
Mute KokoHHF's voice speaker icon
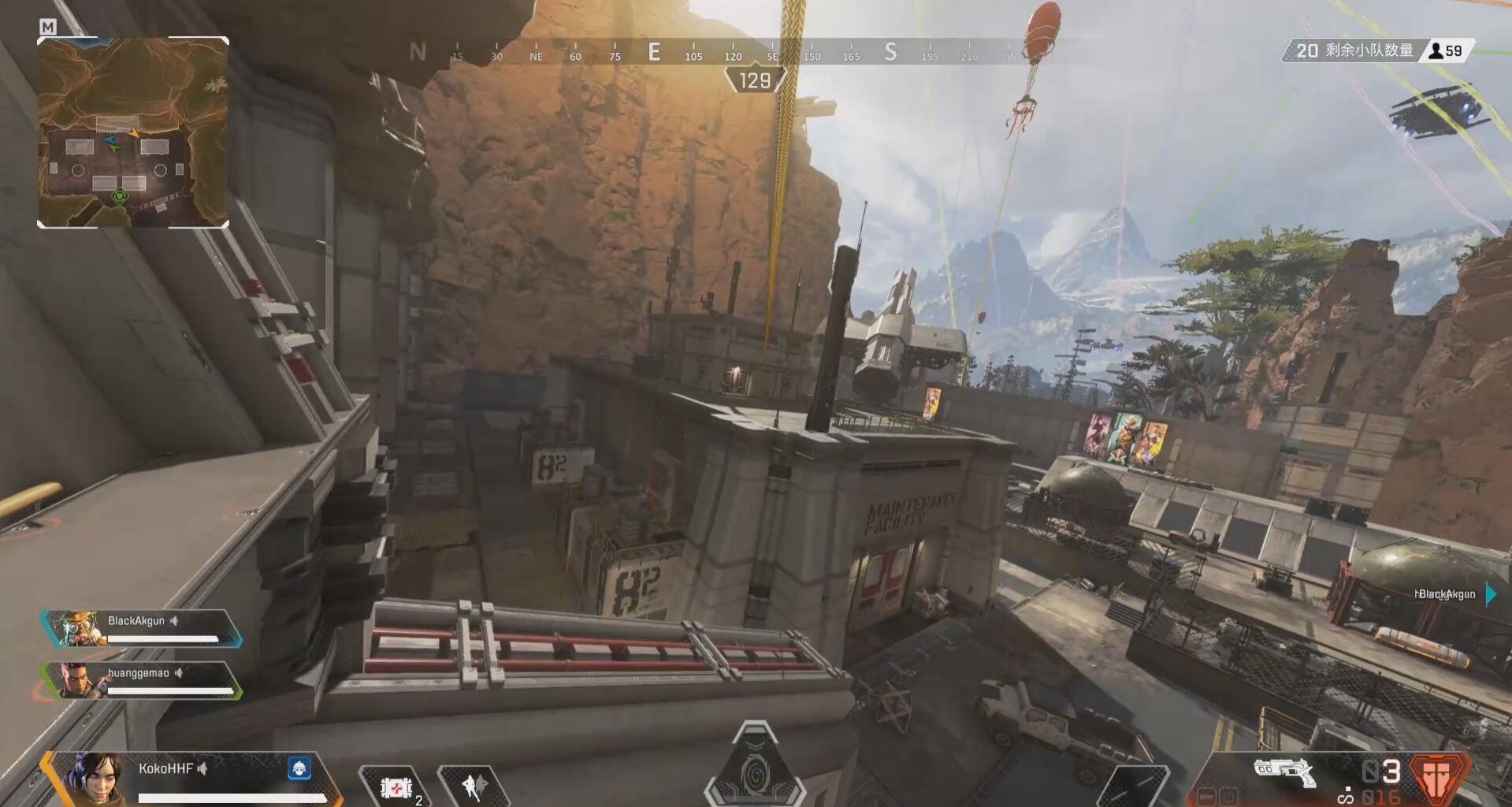click(203, 770)
